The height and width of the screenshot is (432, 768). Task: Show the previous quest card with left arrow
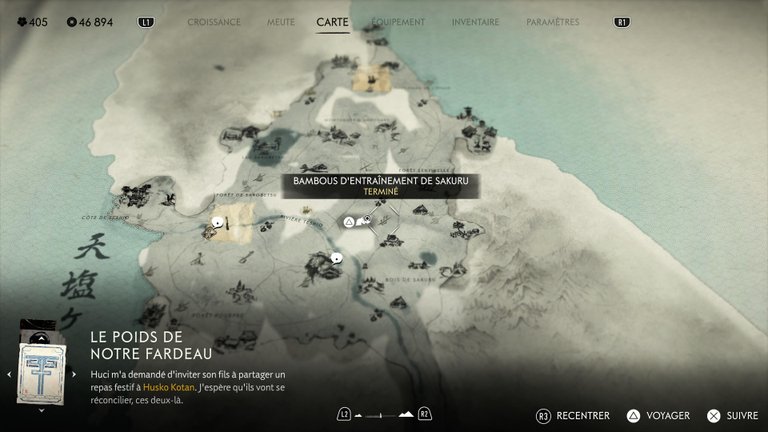pos(9,374)
